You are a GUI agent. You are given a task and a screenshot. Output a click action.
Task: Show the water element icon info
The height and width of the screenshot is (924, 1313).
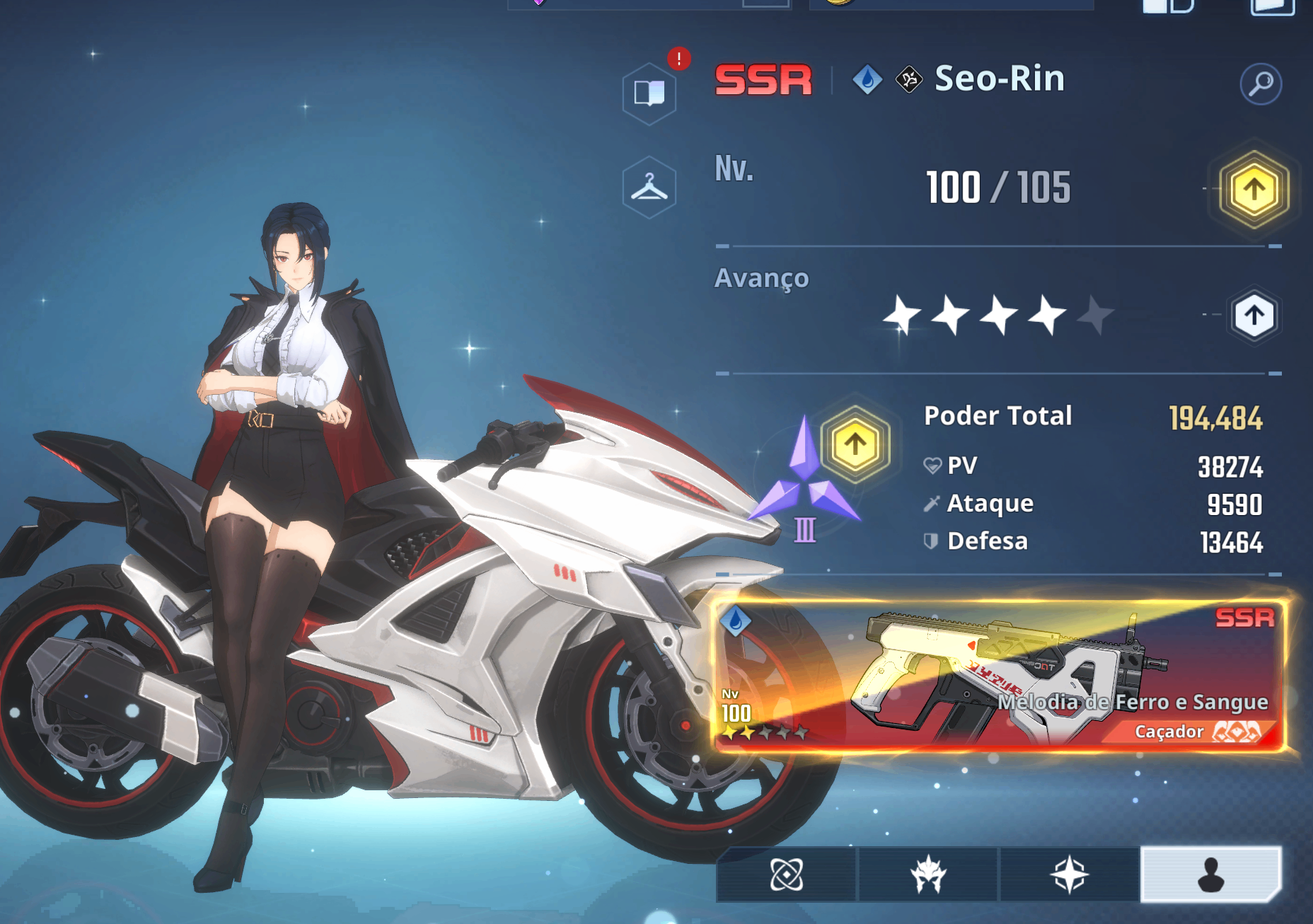[x=867, y=79]
